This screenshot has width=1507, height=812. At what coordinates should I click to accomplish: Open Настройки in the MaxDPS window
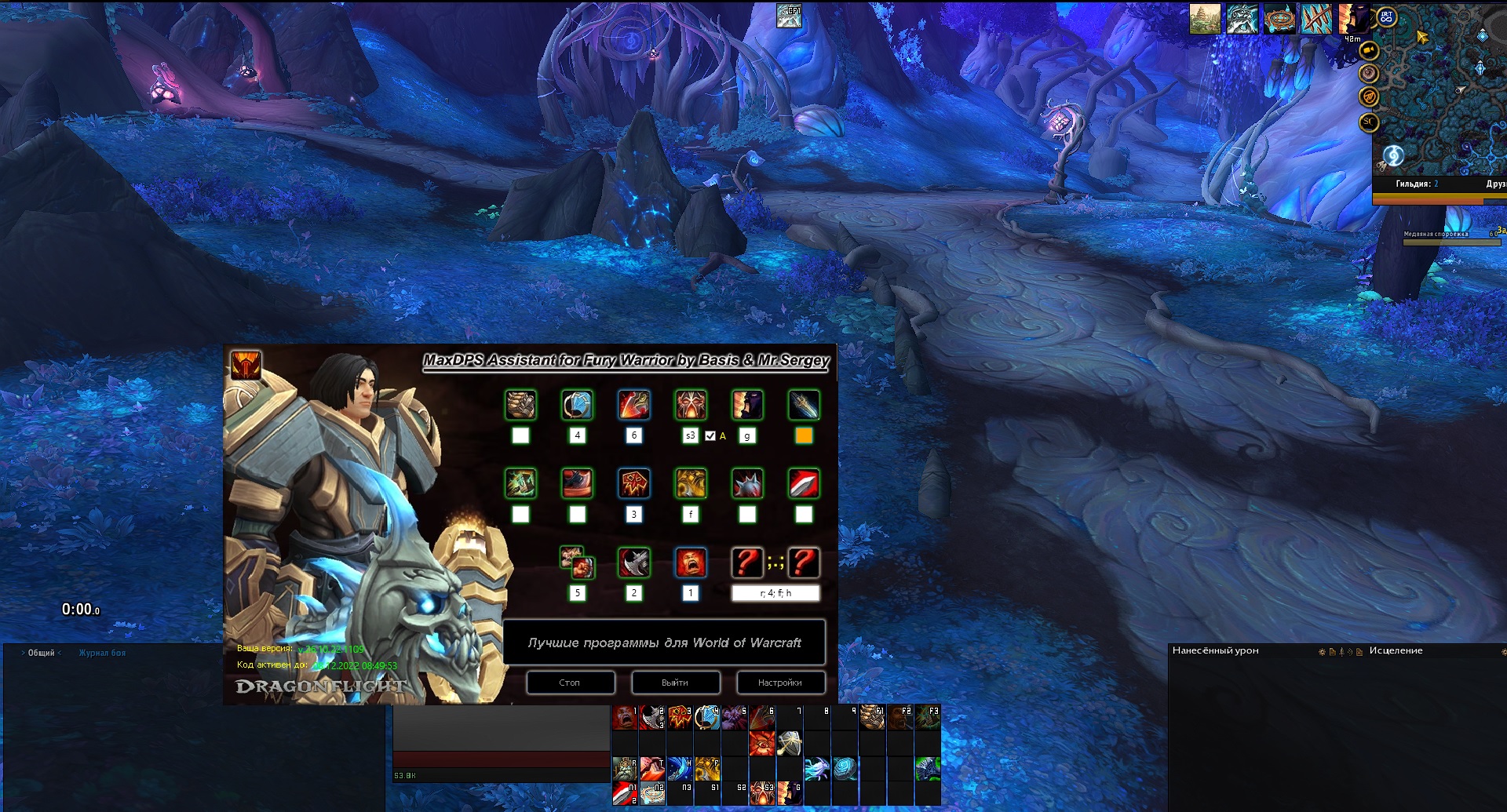point(779,683)
